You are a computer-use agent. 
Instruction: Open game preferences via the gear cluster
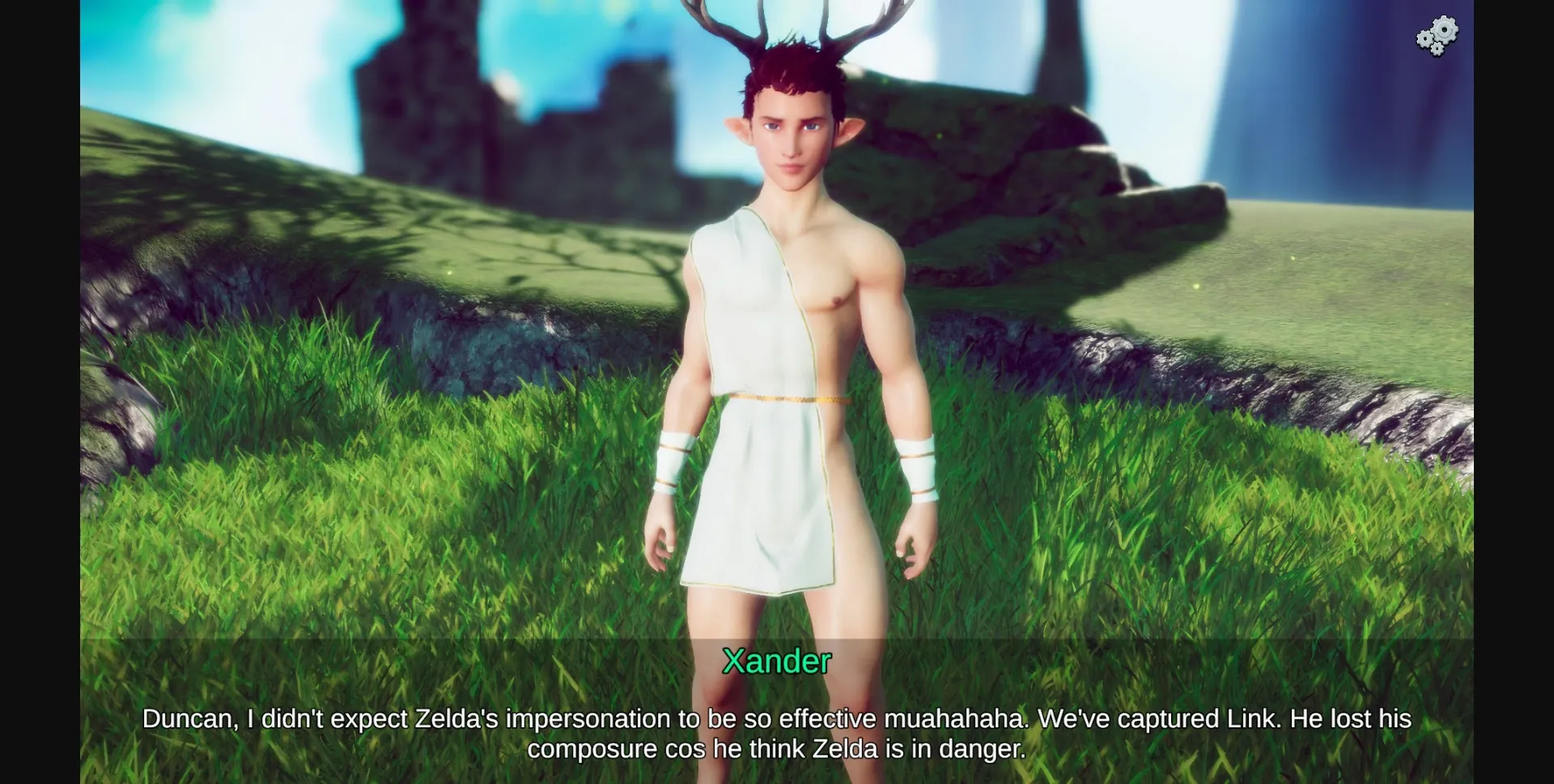pos(1437,35)
